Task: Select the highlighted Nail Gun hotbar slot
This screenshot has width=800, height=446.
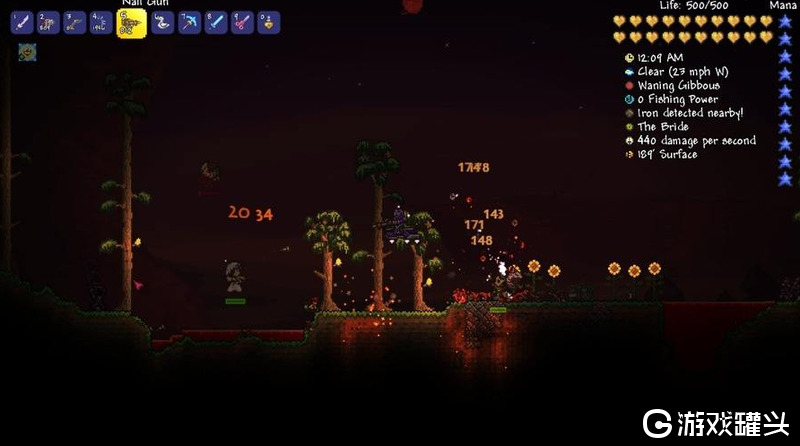Action: coord(131,23)
